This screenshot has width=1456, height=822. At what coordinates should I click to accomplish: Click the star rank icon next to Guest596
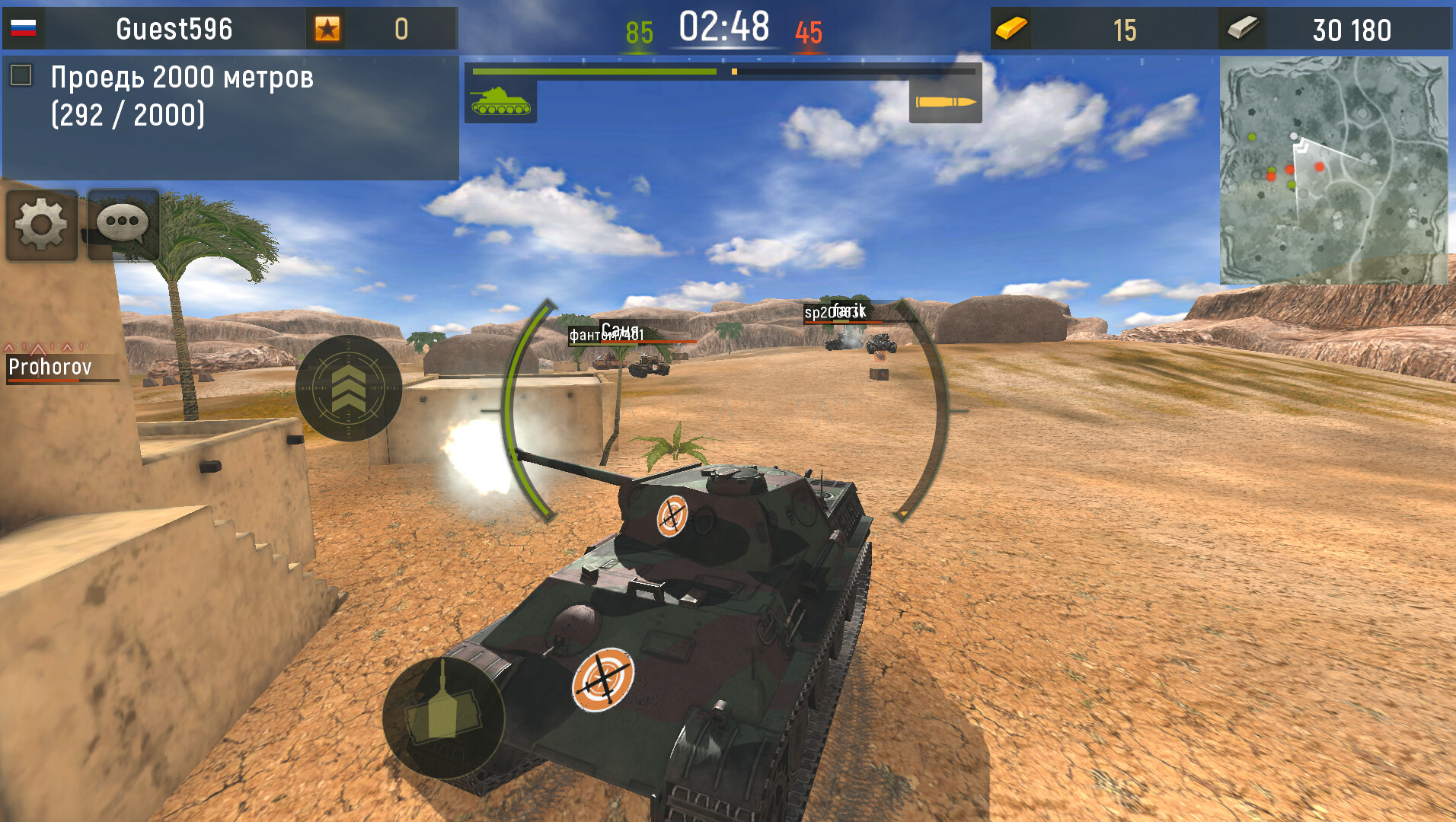coord(327,29)
